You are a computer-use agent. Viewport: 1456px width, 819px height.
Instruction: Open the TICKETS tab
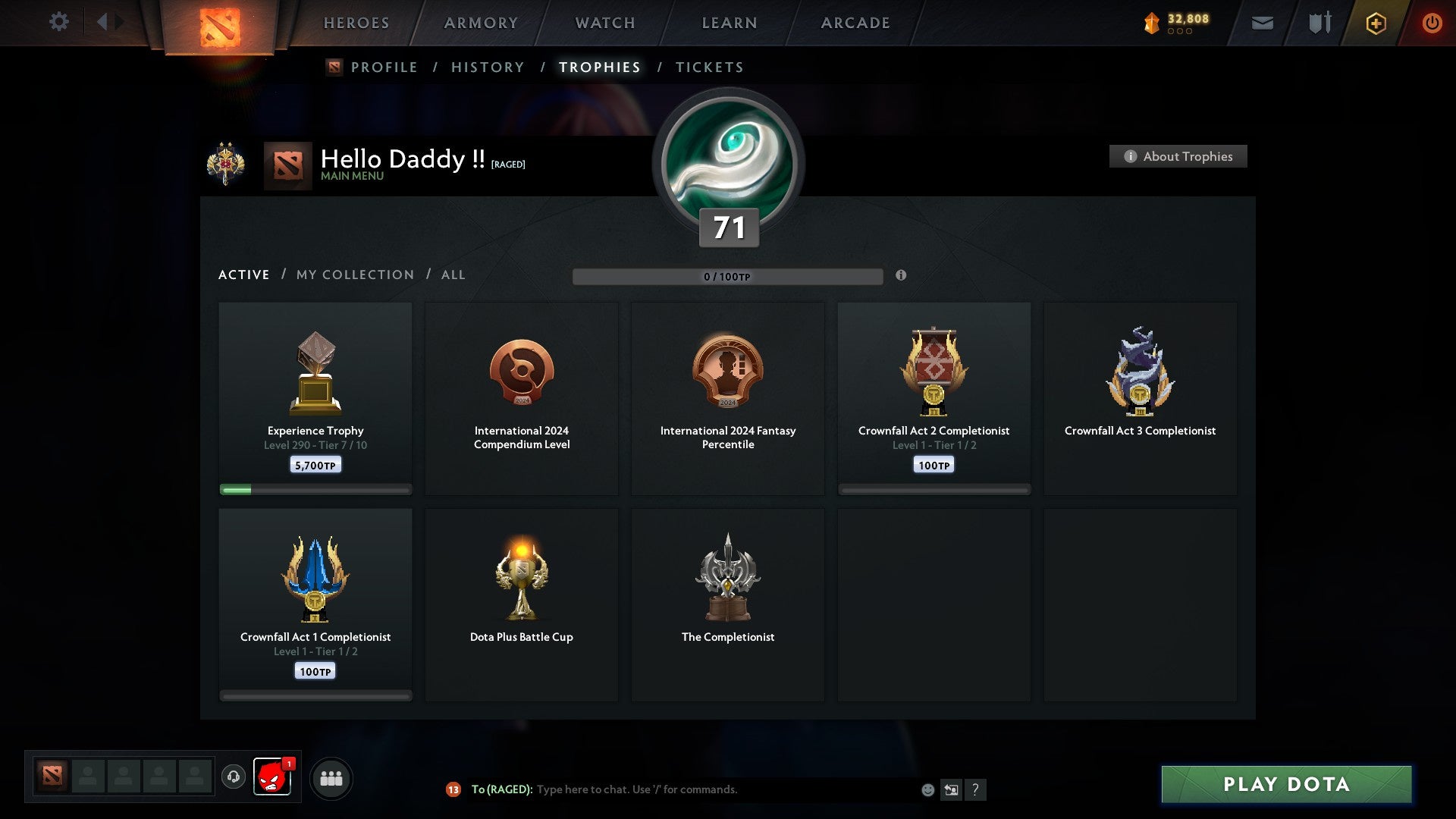[709, 67]
